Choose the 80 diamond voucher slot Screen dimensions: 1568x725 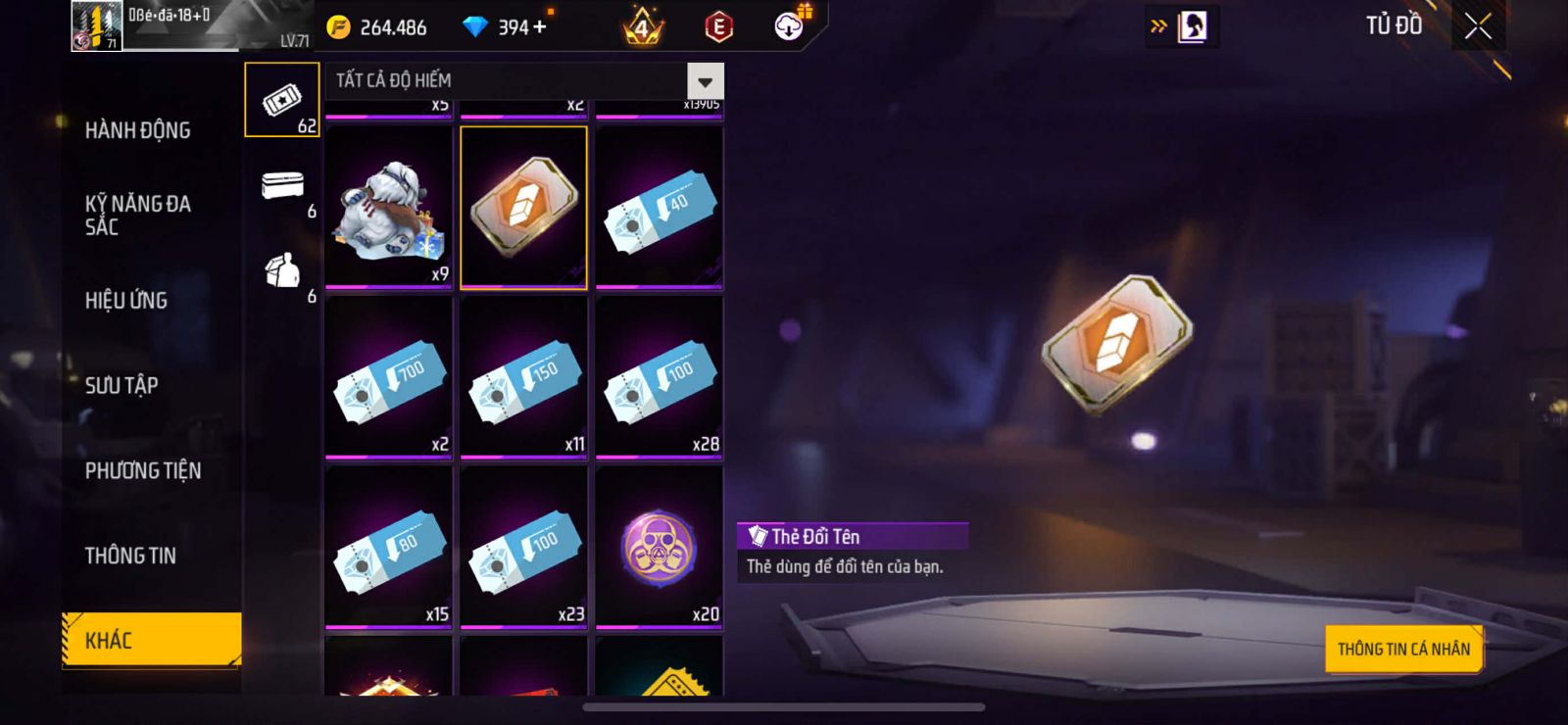click(x=388, y=547)
